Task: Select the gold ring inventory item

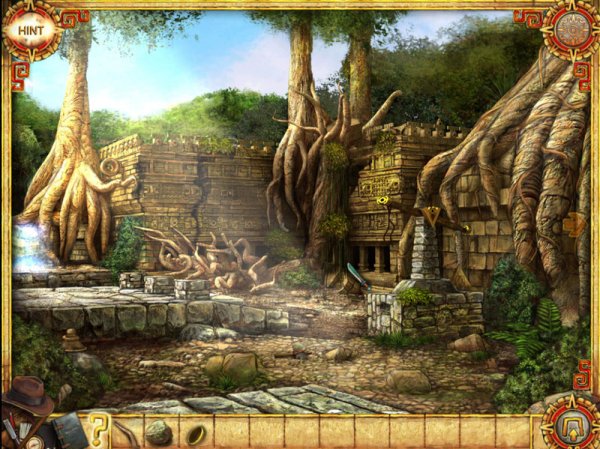Action: [196, 433]
